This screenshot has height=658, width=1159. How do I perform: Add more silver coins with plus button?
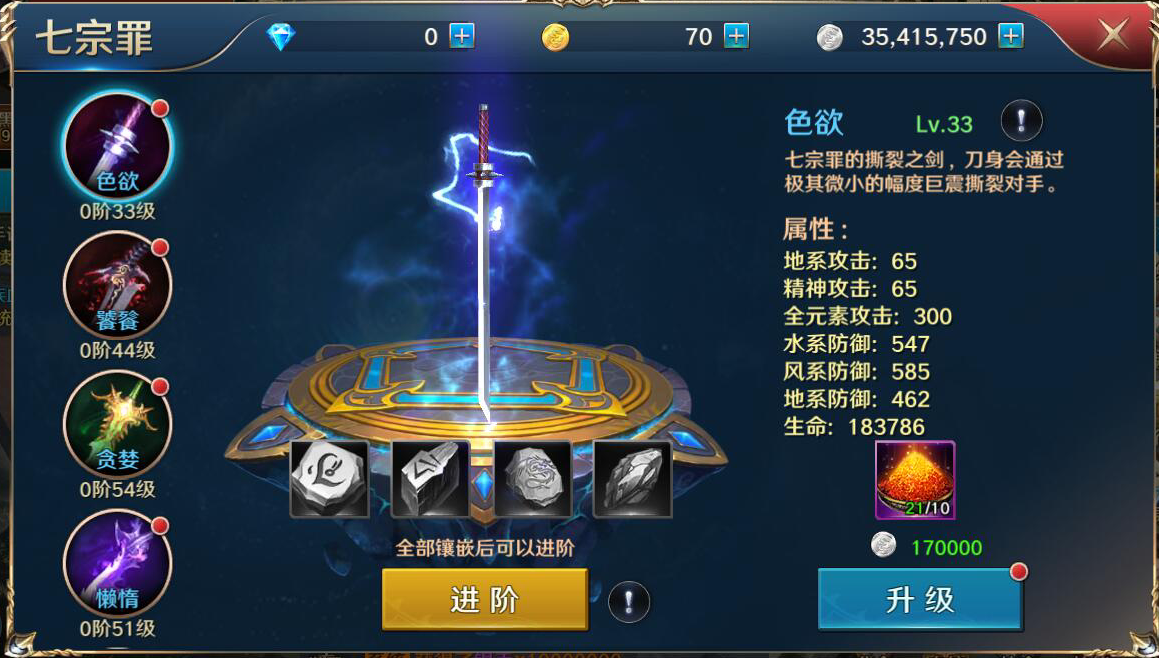pos(1011,37)
